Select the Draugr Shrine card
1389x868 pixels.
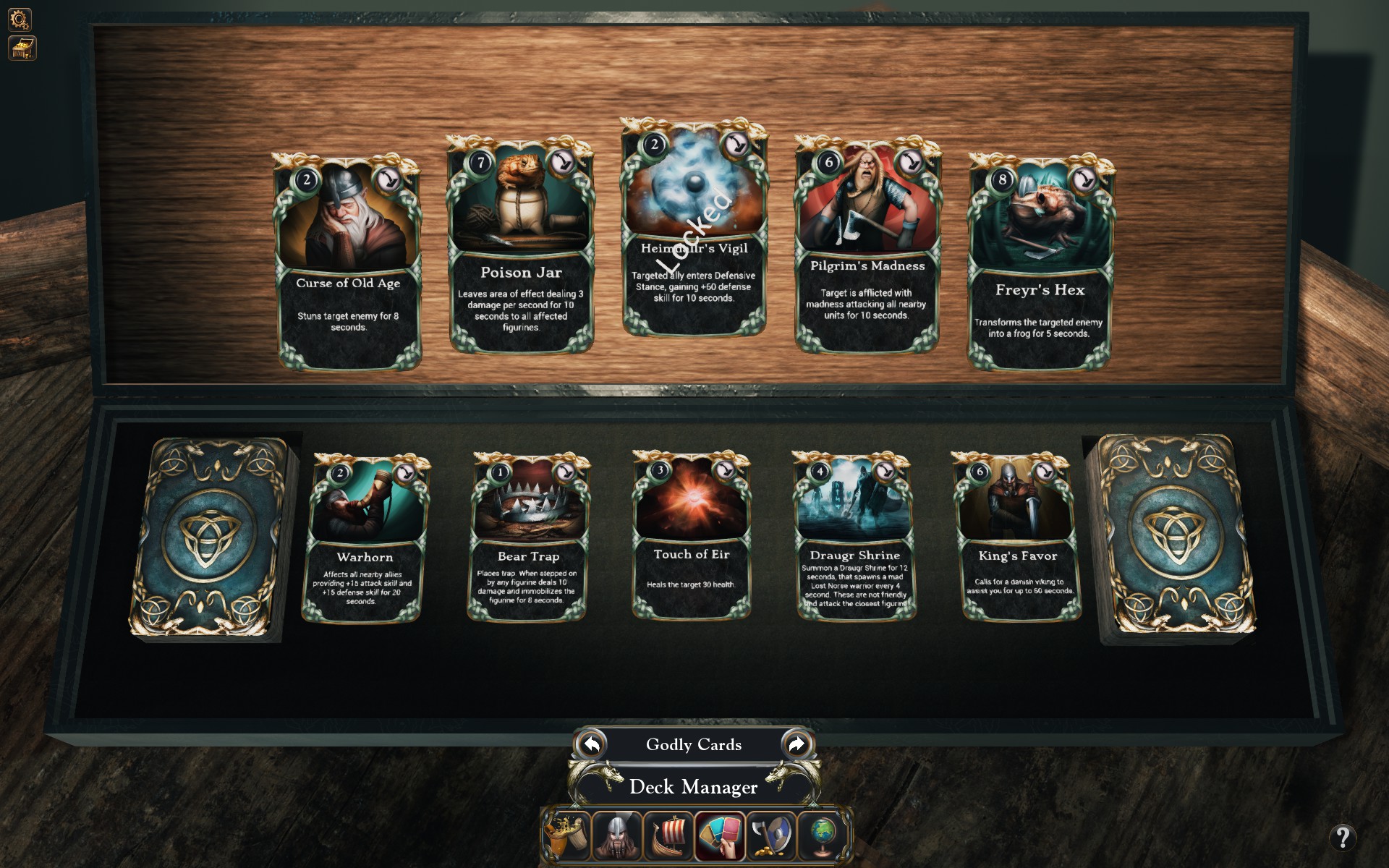[x=854, y=537]
